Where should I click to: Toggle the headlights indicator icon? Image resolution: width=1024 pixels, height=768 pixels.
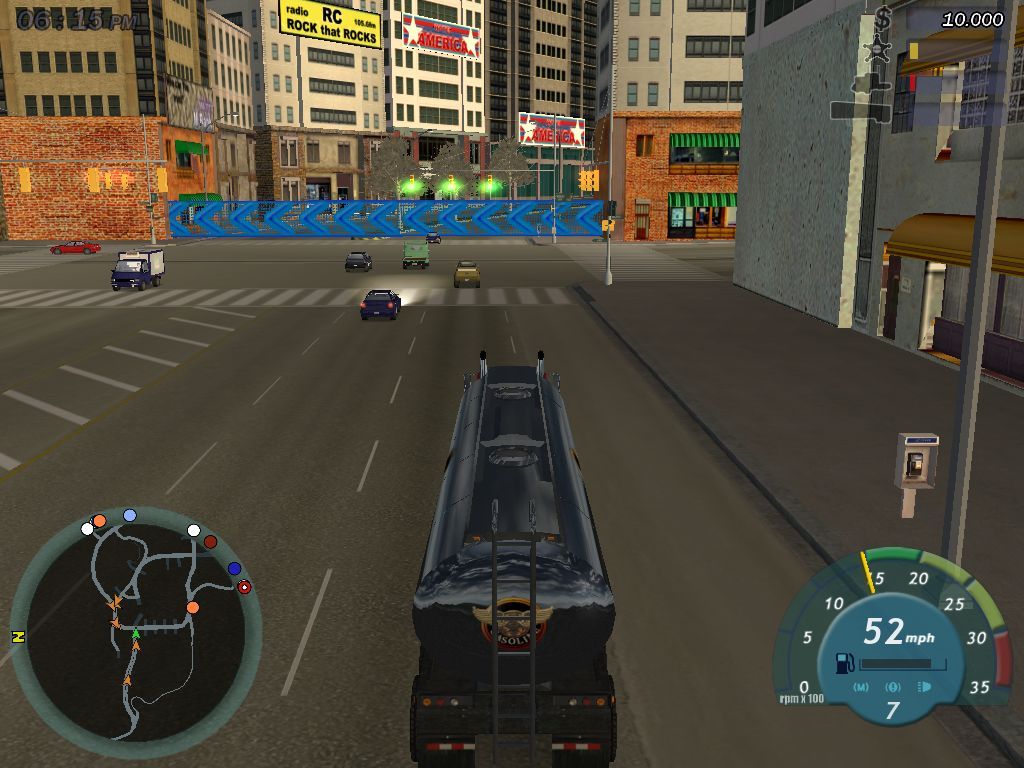click(x=923, y=687)
